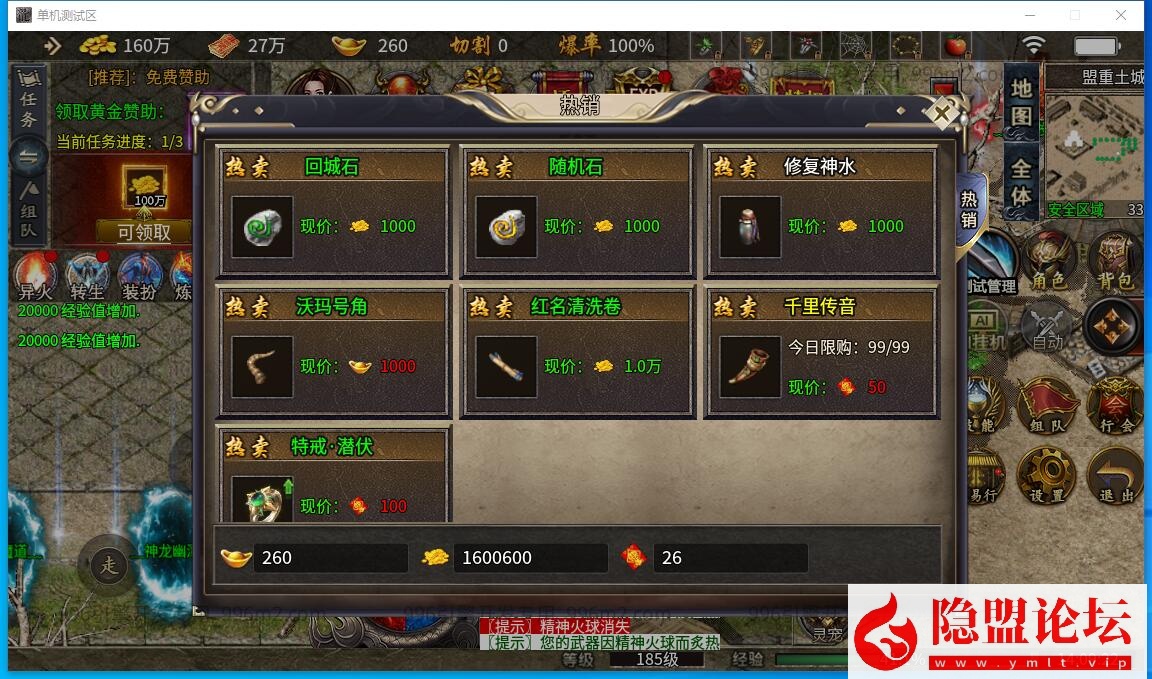
Task: Choose the 修复神水 potion listing
Action: (751, 227)
